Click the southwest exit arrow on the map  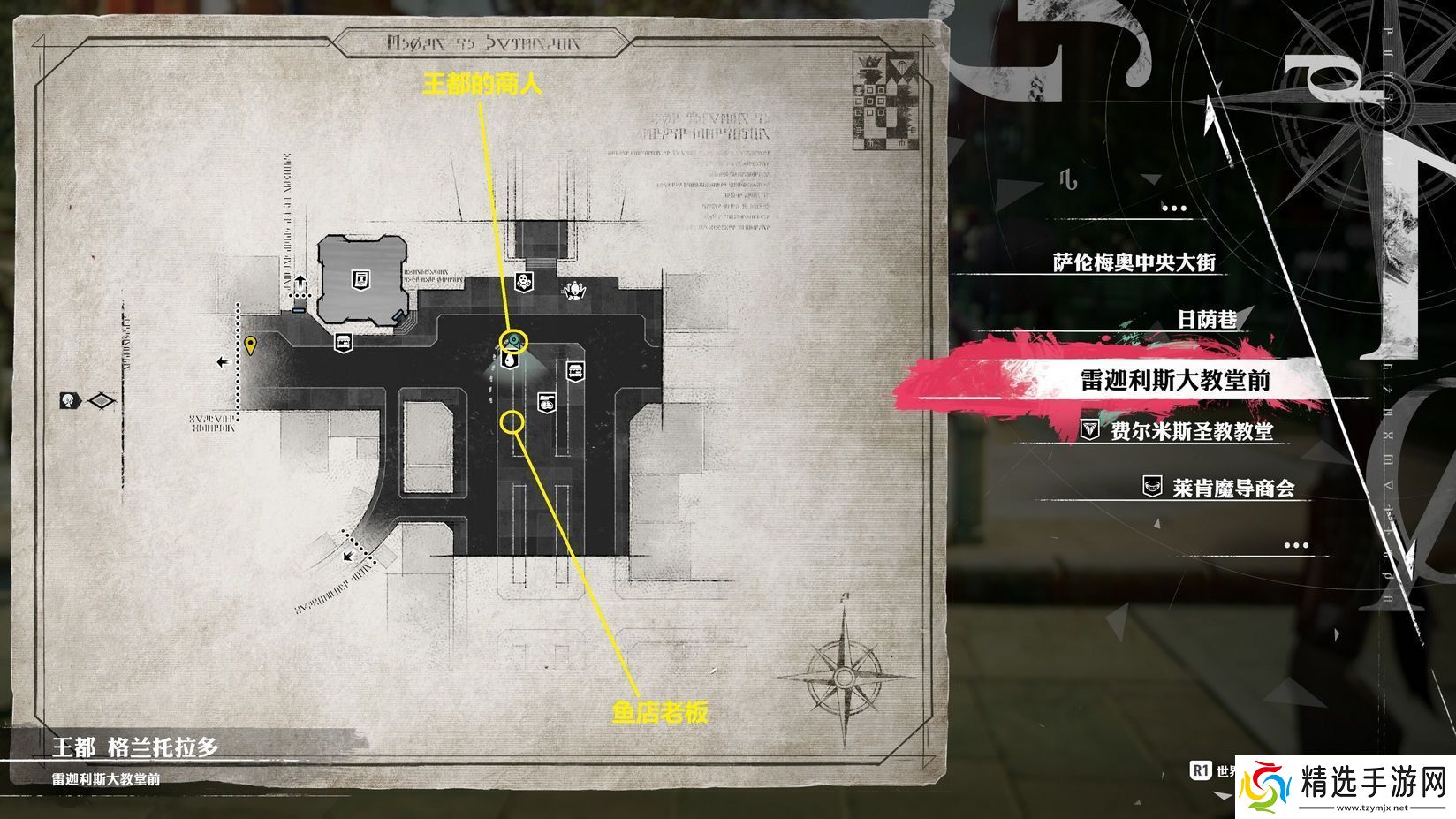pos(350,557)
